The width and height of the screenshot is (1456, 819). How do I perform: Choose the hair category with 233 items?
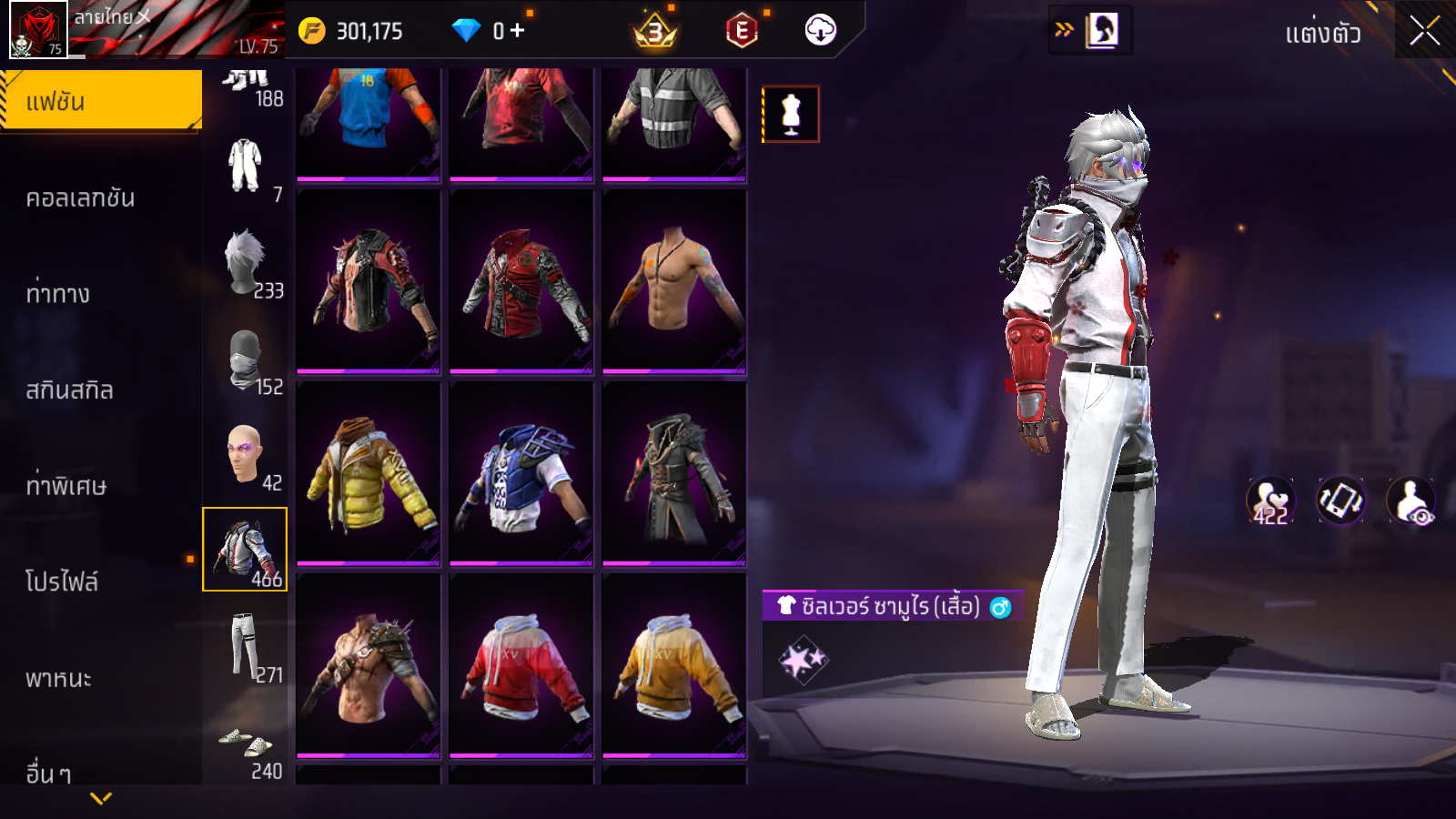coord(246,264)
